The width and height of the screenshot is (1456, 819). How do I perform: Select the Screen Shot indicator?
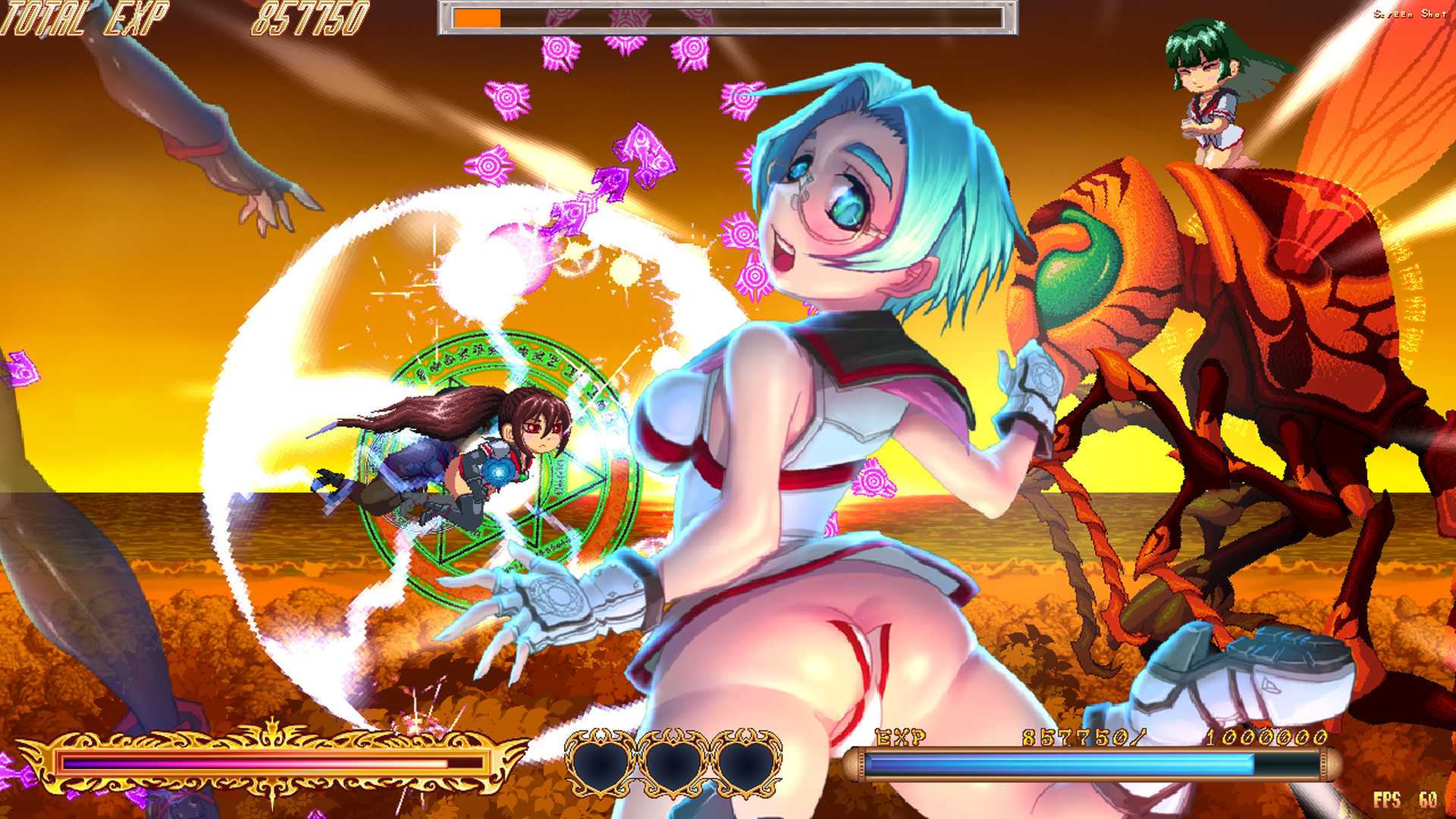tap(1410, 14)
